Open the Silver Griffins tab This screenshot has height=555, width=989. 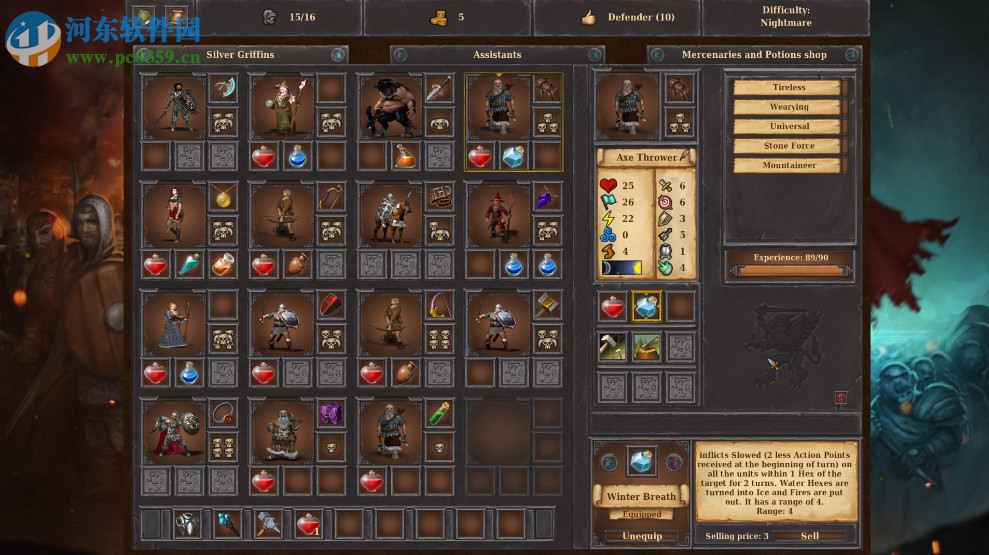point(240,54)
